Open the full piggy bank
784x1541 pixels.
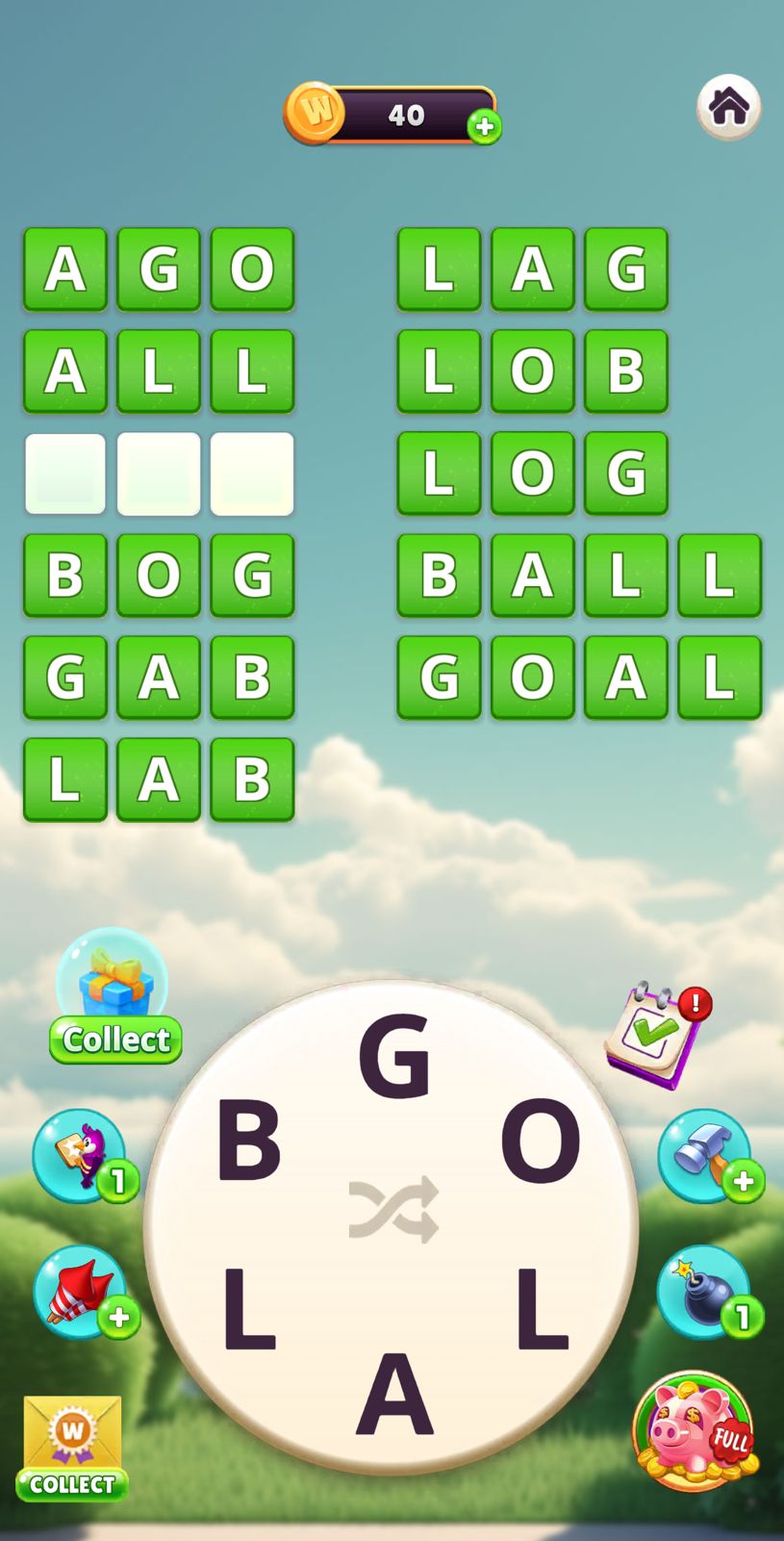[x=695, y=1430]
